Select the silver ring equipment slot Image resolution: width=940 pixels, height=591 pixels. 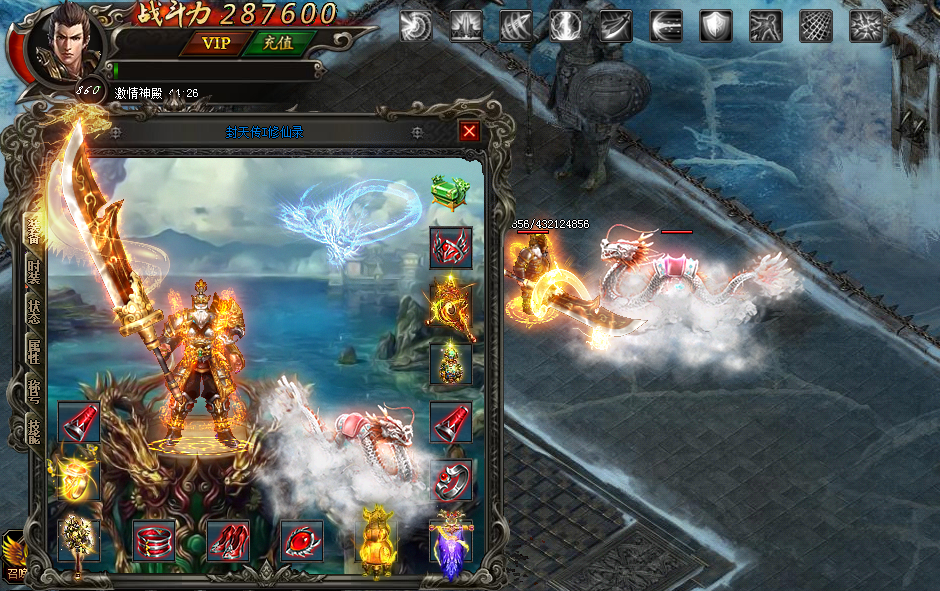(451, 481)
